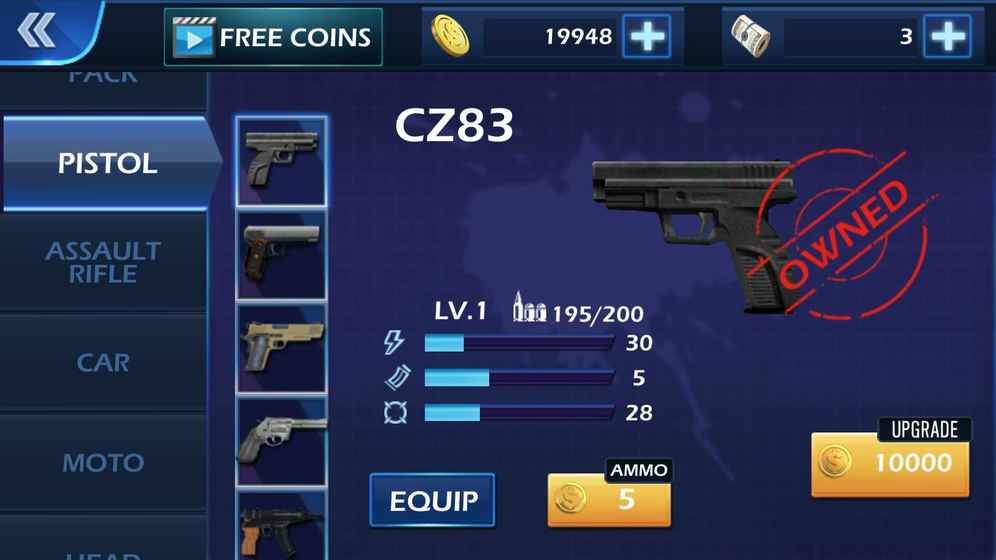996x560 pixels.
Task: Add more cash with the plus button
Action: coord(946,37)
